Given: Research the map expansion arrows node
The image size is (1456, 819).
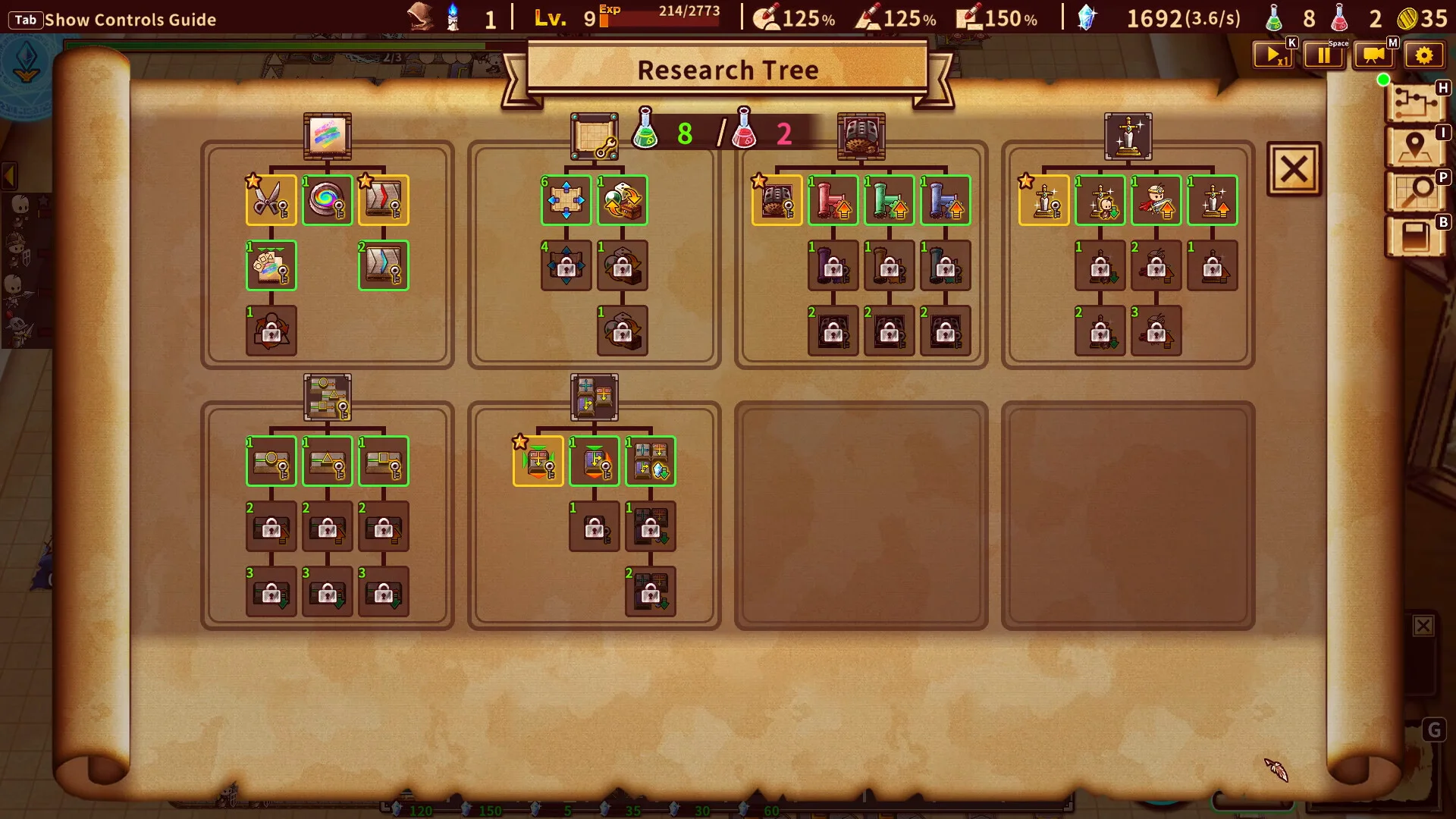Looking at the screenshot, I should tap(566, 200).
